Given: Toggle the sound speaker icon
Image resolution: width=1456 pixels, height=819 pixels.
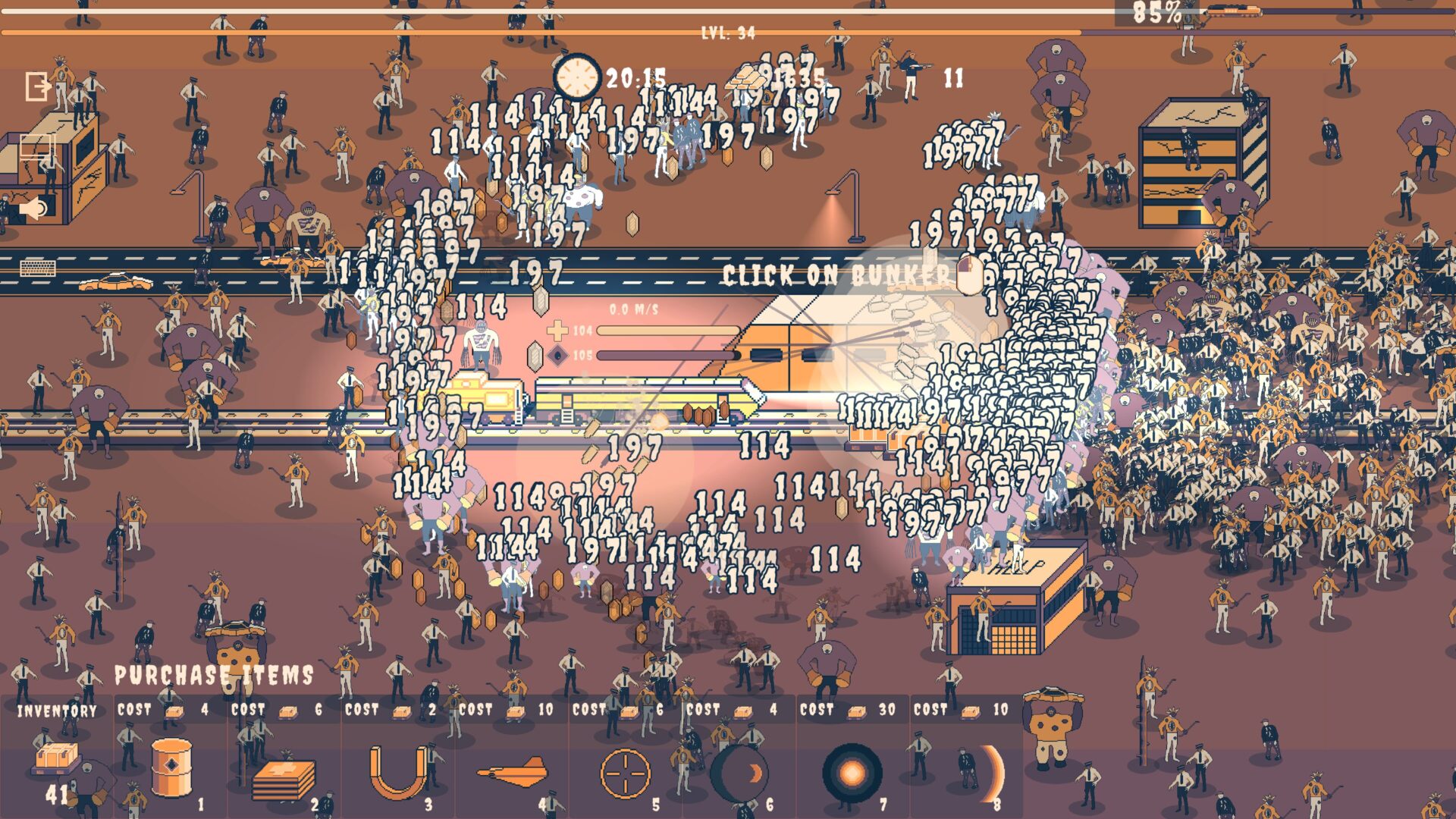Looking at the screenshot, I should click(x=34, y=207).
